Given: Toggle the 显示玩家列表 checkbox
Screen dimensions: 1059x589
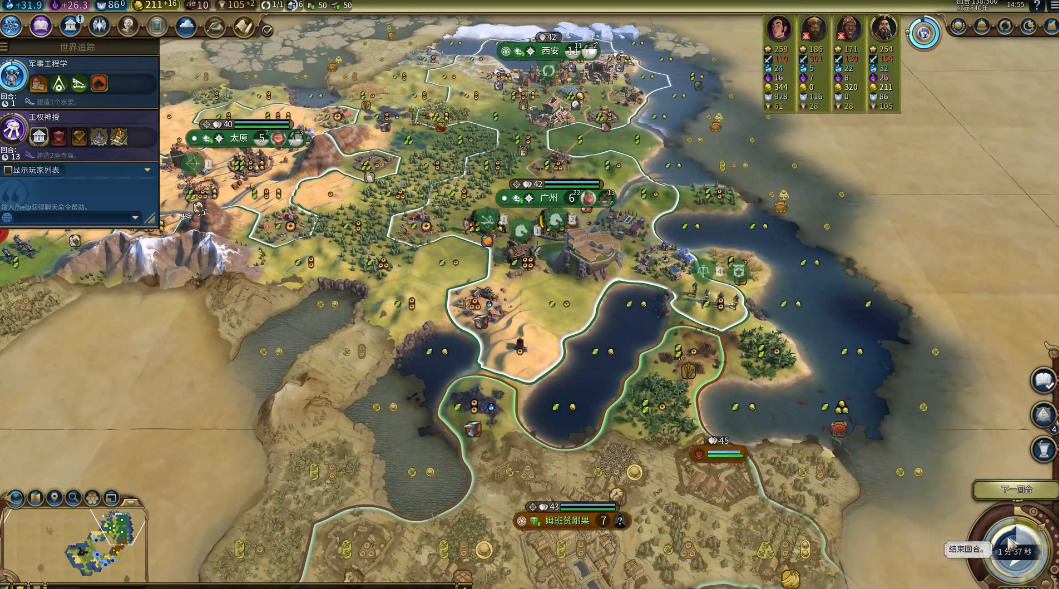Looking at the screenshot, I should point(8,170).
